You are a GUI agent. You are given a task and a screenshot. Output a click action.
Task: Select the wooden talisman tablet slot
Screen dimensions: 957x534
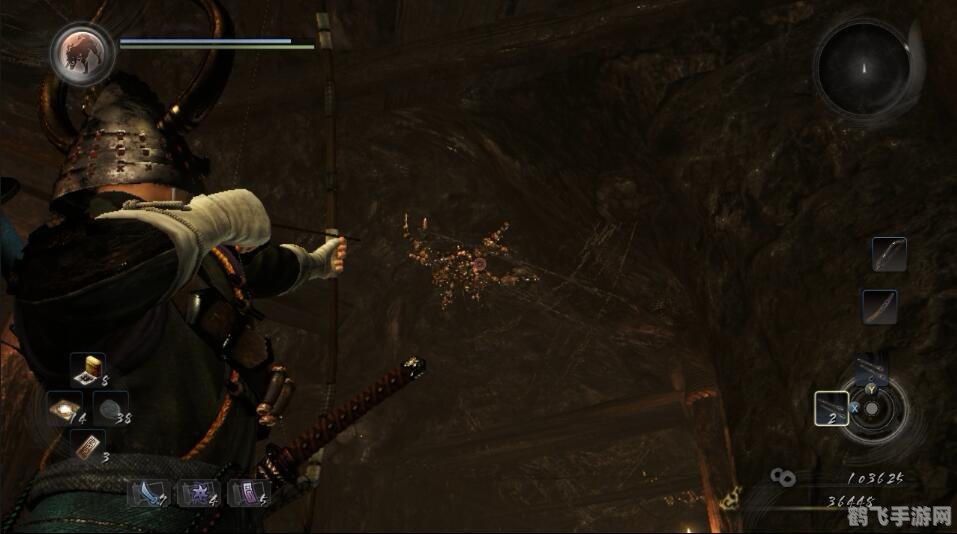pyautogui.click(x=88, y=446)
